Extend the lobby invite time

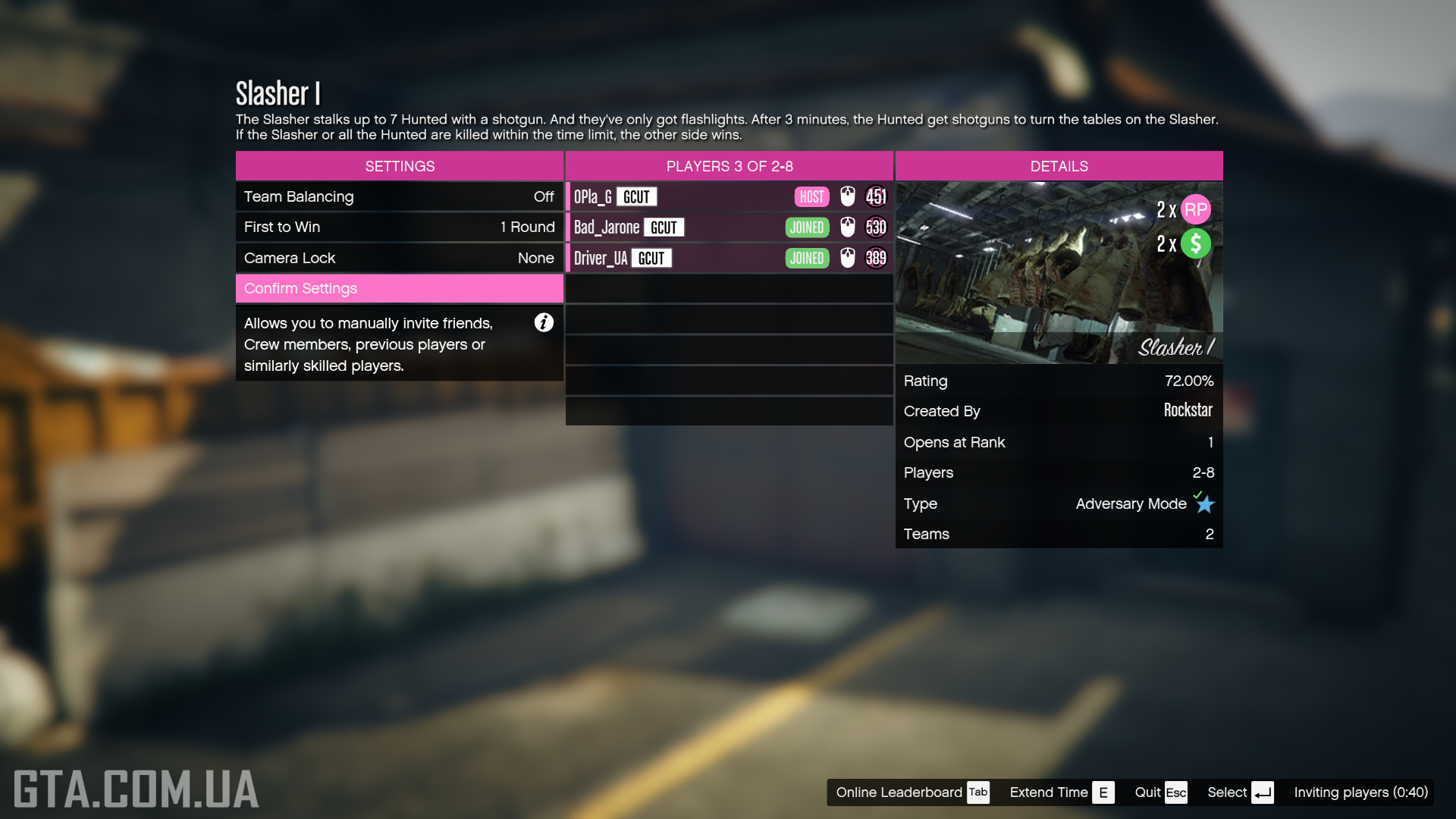coord(1061,792)
